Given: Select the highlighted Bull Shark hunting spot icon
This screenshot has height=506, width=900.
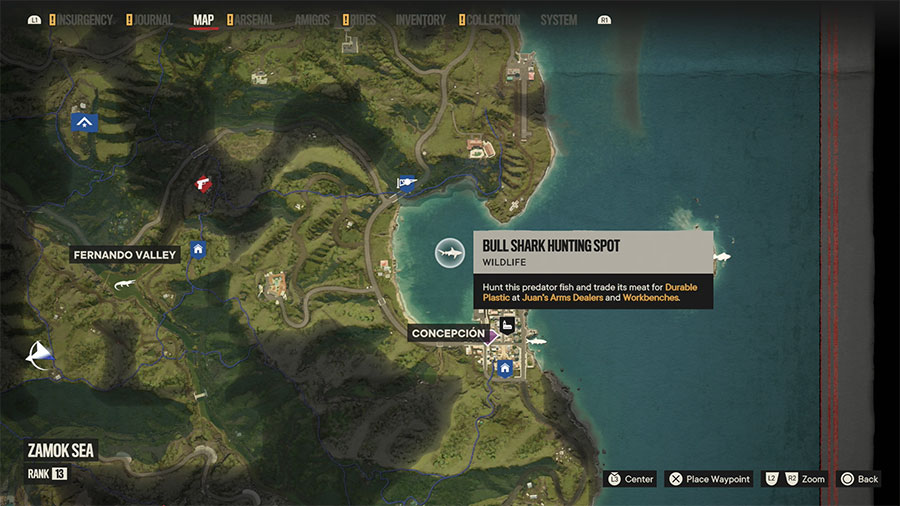Looking at the screenshot, I should coord(450,253).
